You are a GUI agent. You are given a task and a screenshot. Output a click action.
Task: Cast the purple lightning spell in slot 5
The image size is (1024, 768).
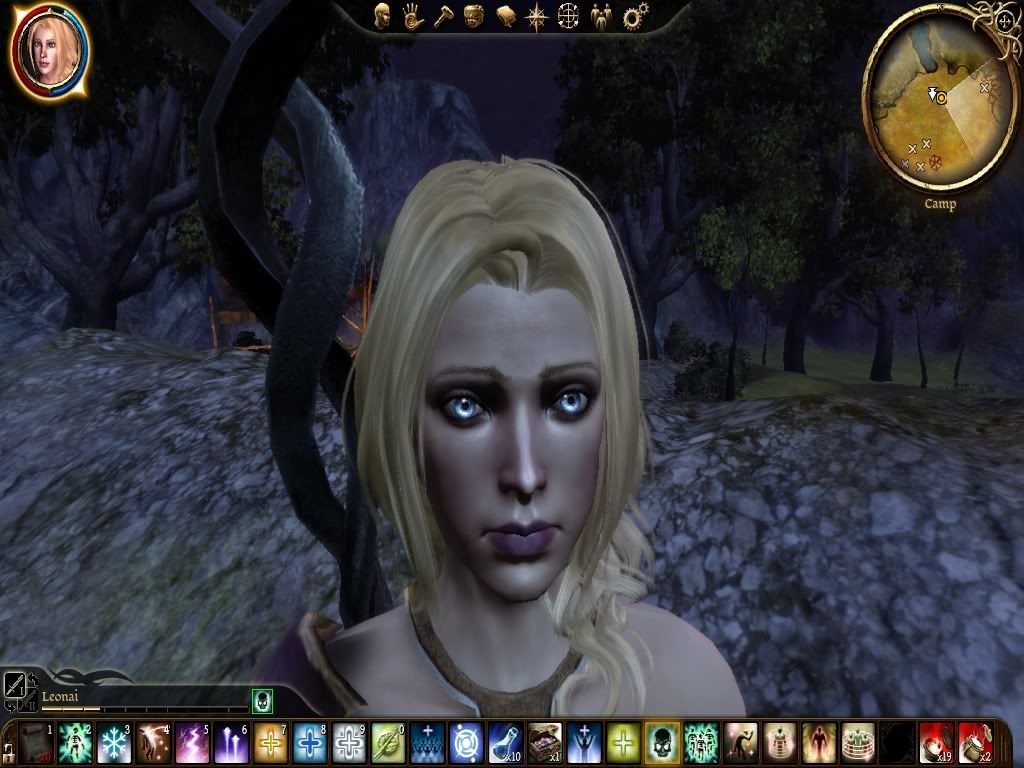pyautogui.click(x=192, y=742)
